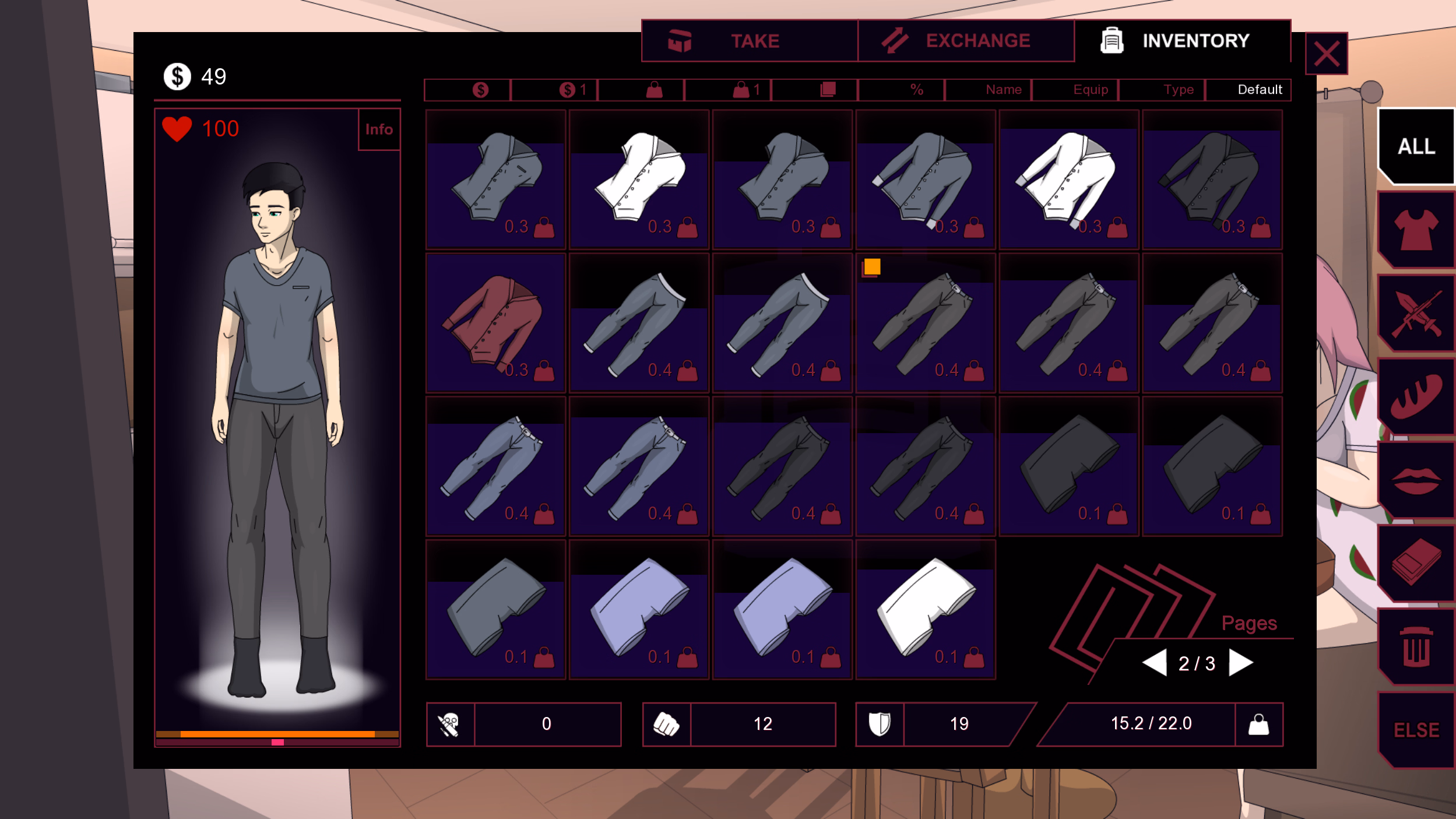Switch to the TAKE tab

pyautogui.click(x=752, y=41)
